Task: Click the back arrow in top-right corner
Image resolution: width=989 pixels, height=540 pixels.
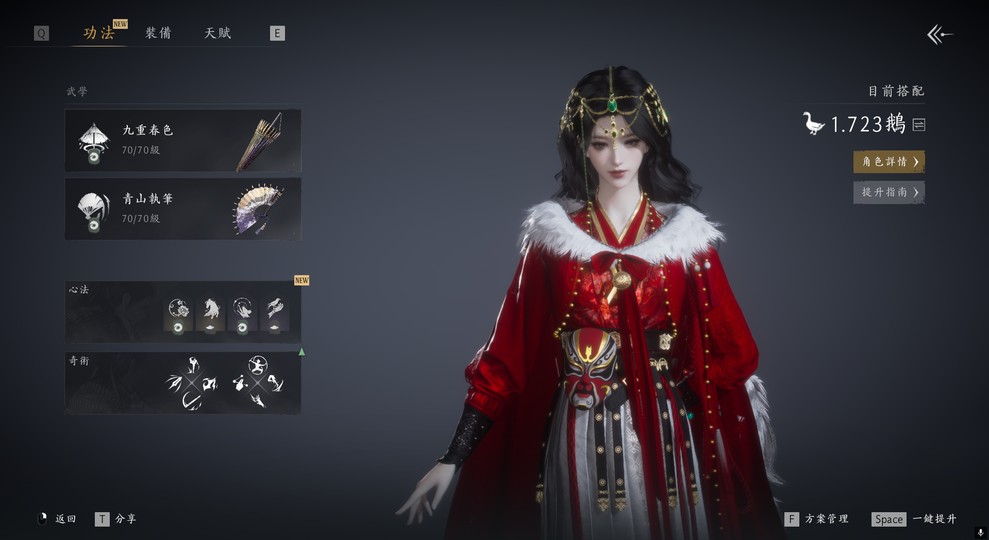Action: pyautogui.click(x=939, y=35)
